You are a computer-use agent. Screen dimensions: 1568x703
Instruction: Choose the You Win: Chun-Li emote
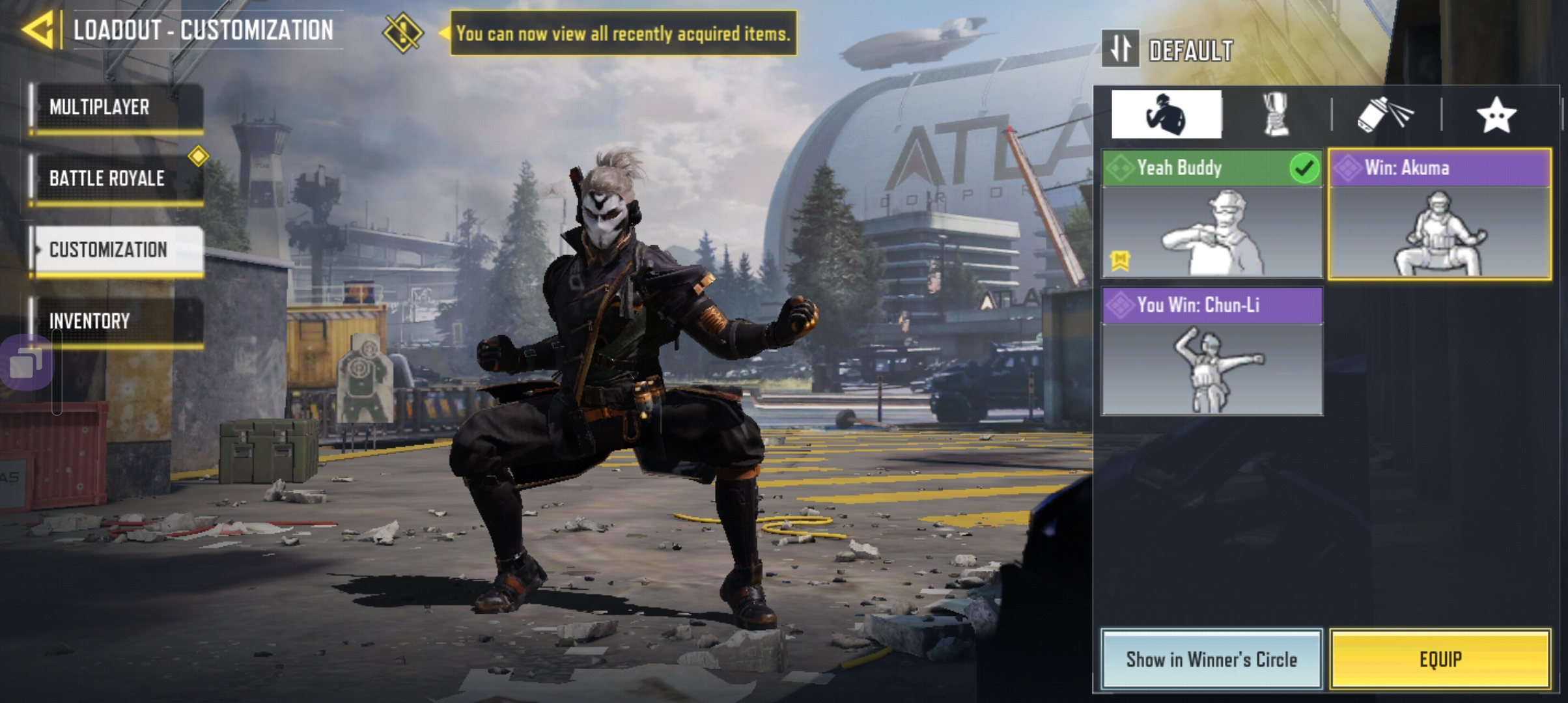1211,351
